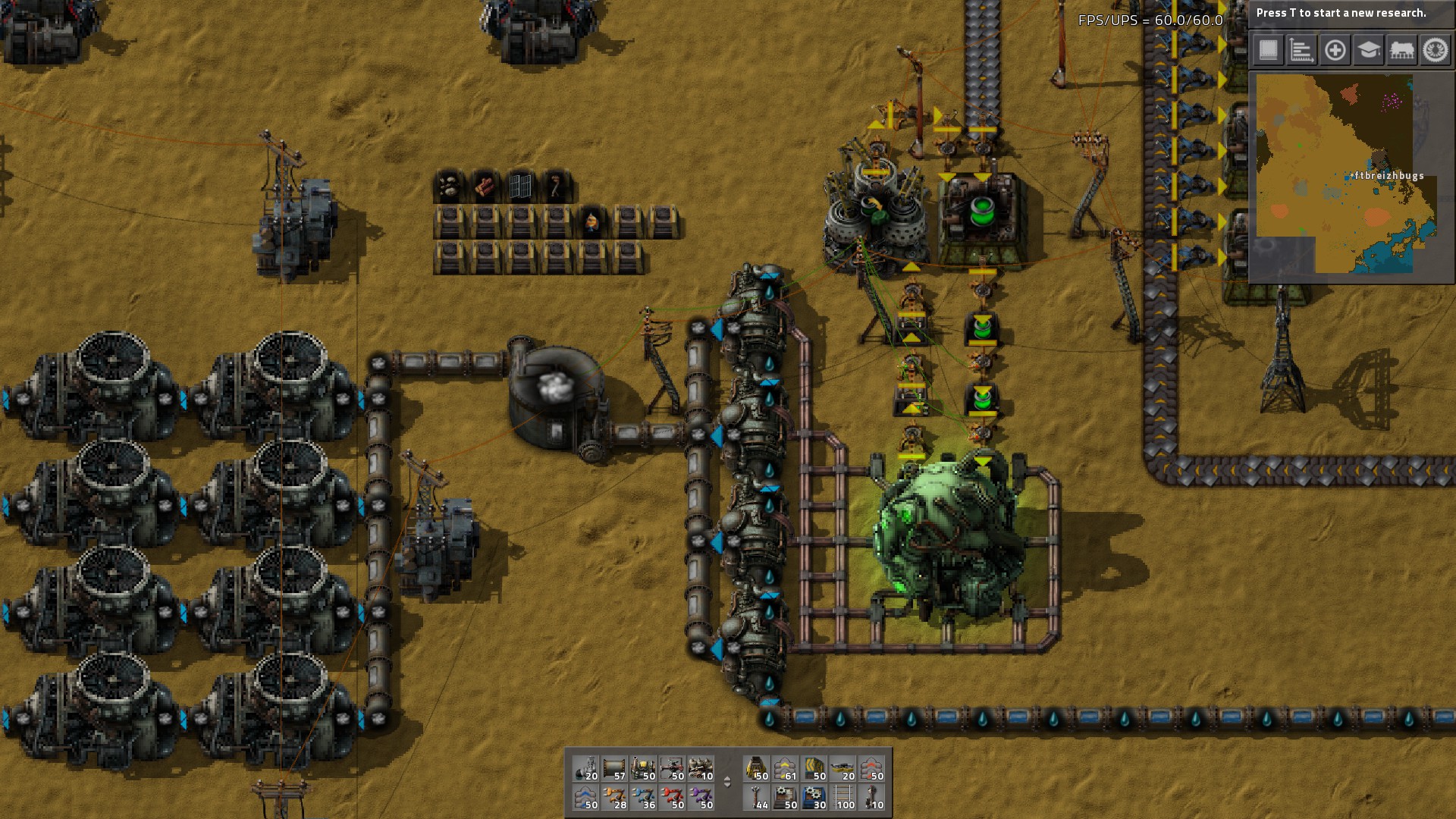This screenshot has width=1456, height=819.
Task: Switch quickbar rows with the arrow toggle
Action: [x=727, y=782]
